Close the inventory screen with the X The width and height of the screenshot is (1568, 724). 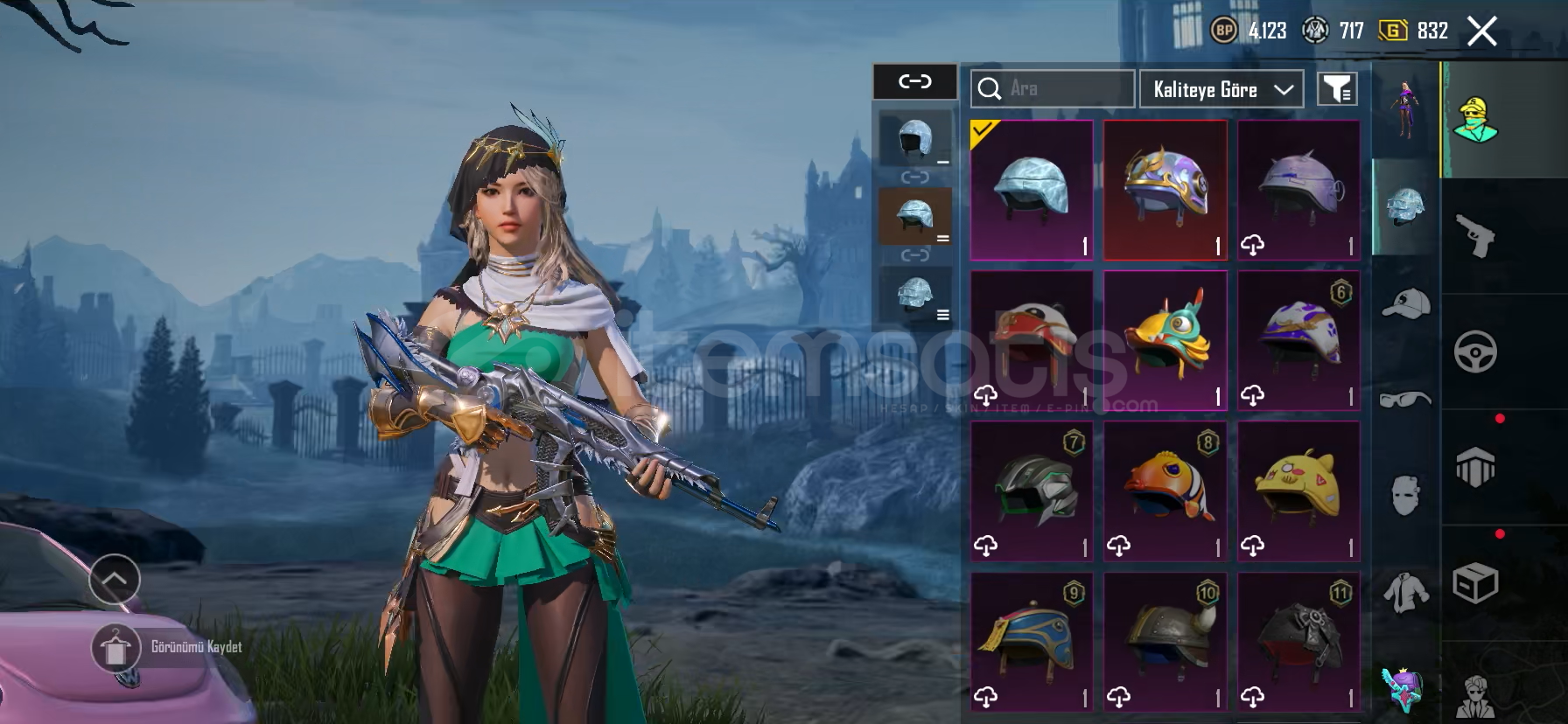(1481, 32)
